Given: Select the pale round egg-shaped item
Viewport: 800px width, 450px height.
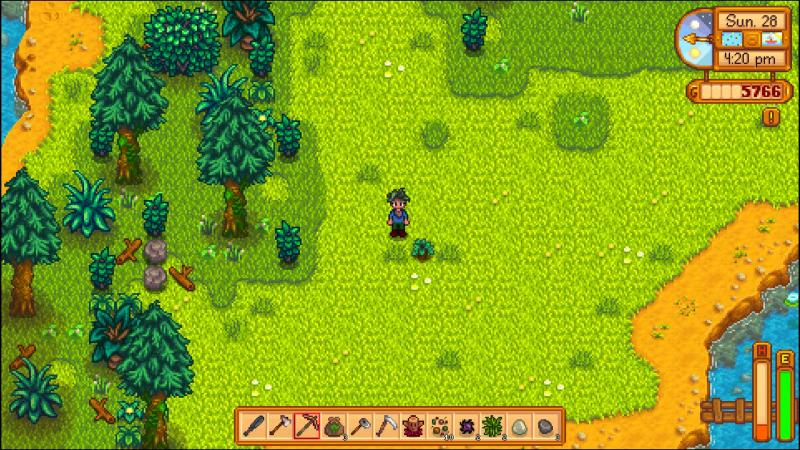Looking at the screenshot, I should pos(517,425).
